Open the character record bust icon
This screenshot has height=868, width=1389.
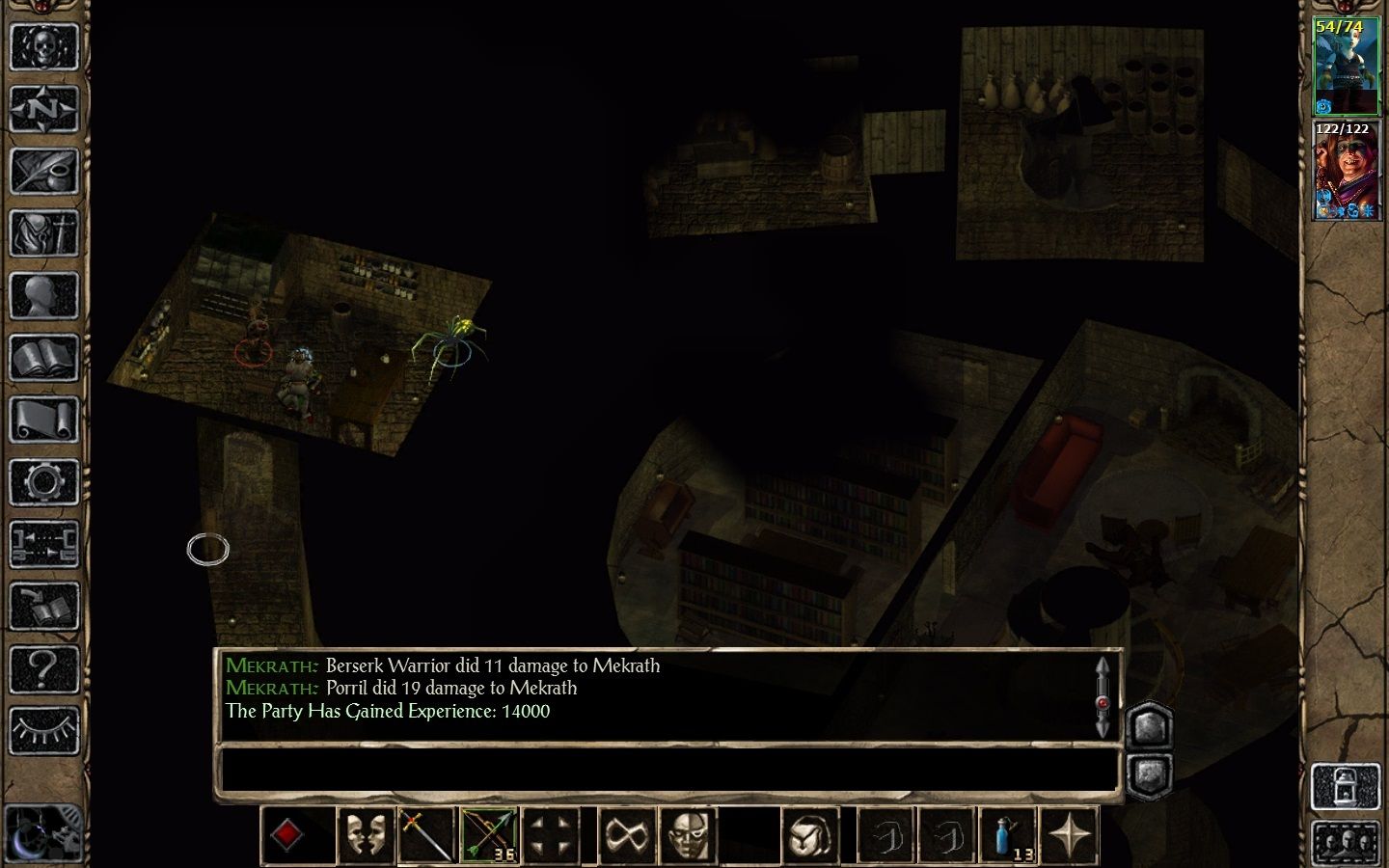[x=43, y=296]
